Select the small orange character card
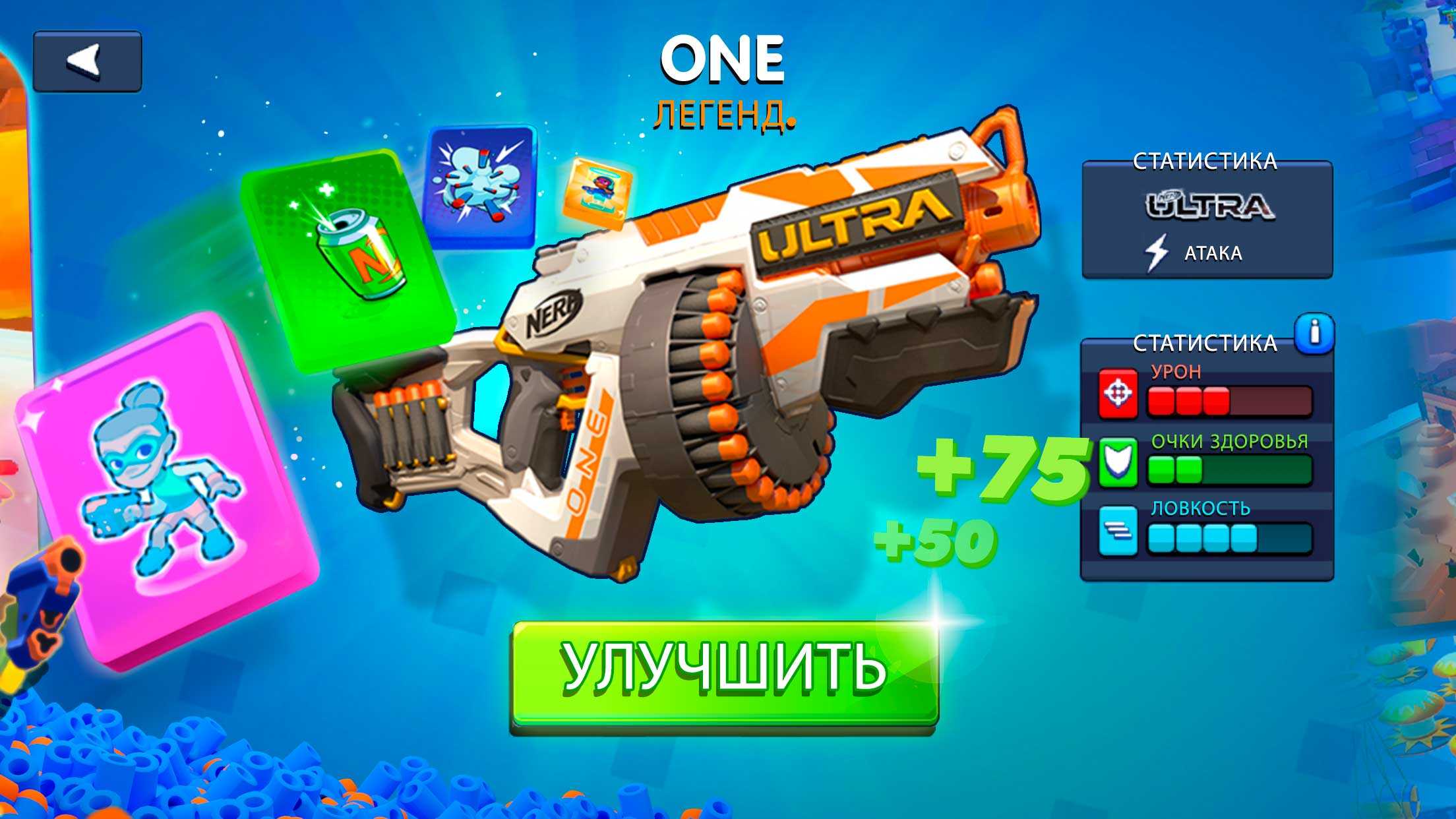 click(x=597, y=192)
